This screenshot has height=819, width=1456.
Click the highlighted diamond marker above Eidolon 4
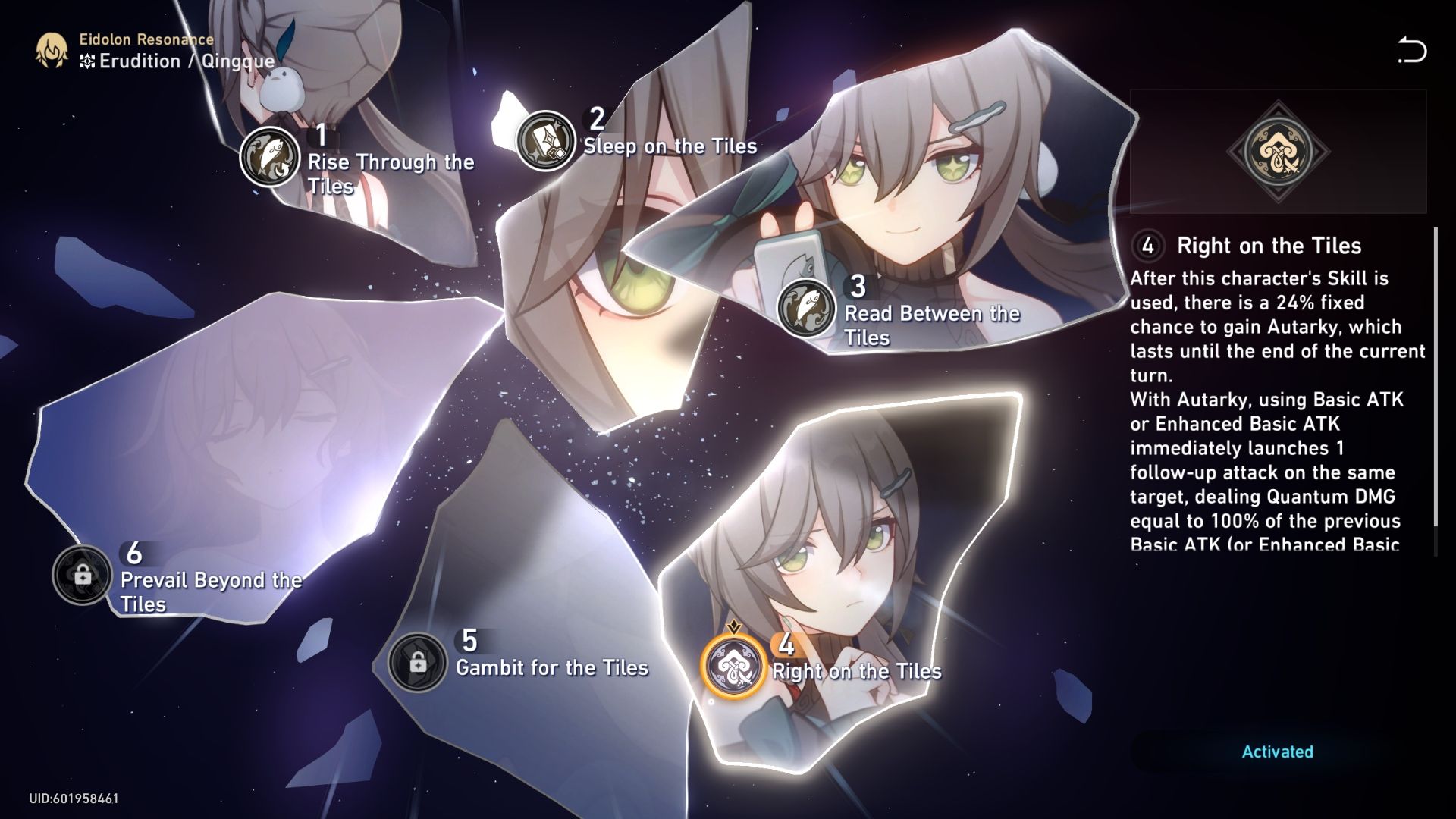(x=735, y=627)
